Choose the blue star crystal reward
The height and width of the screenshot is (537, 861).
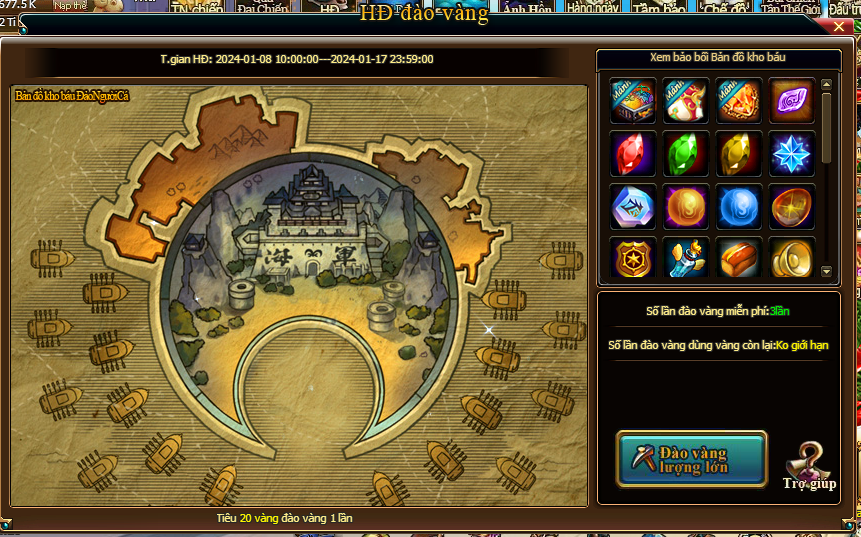[792, 154]
